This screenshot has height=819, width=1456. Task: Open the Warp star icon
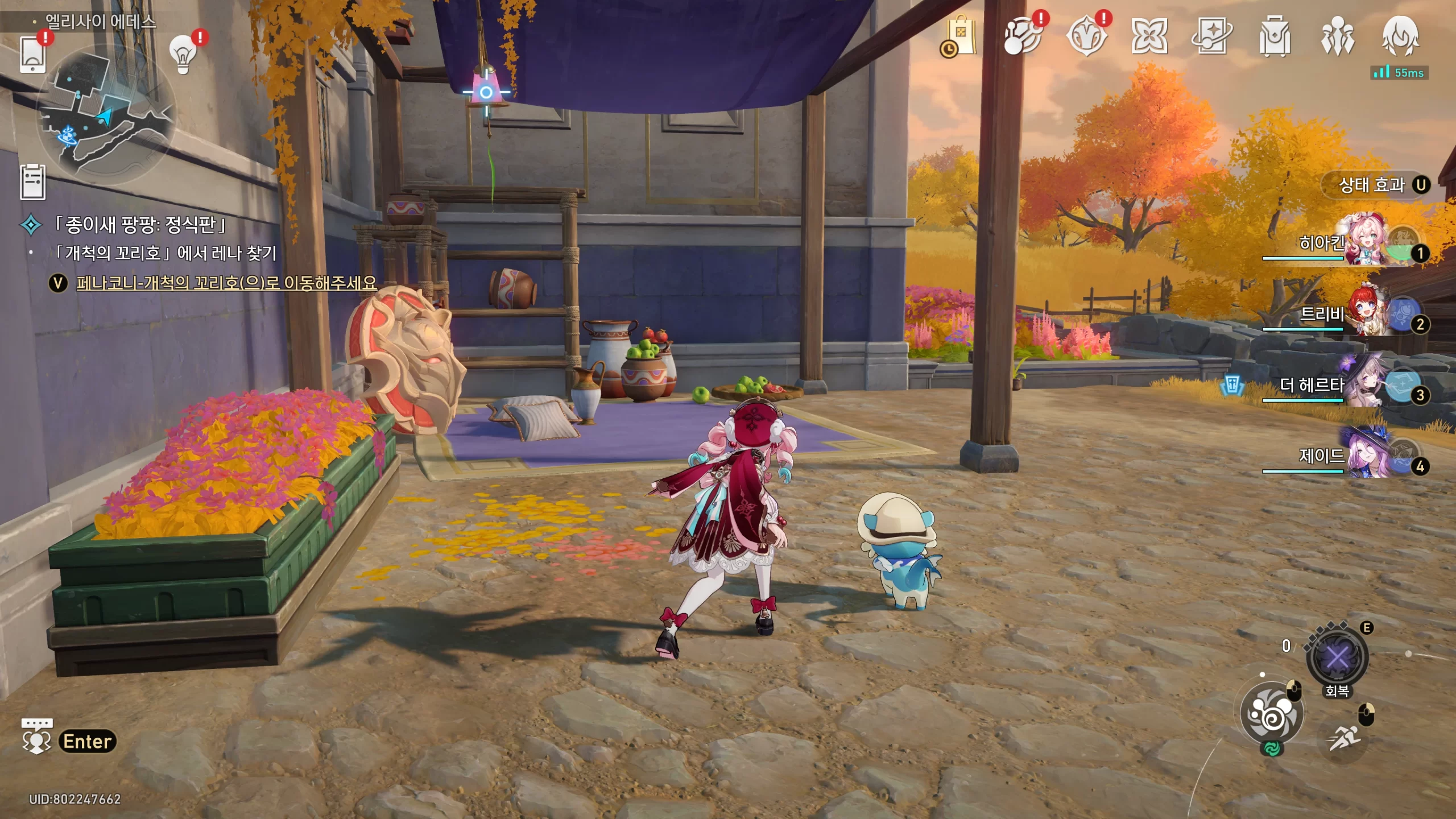pyautogui.click(x=1149, y=36)
